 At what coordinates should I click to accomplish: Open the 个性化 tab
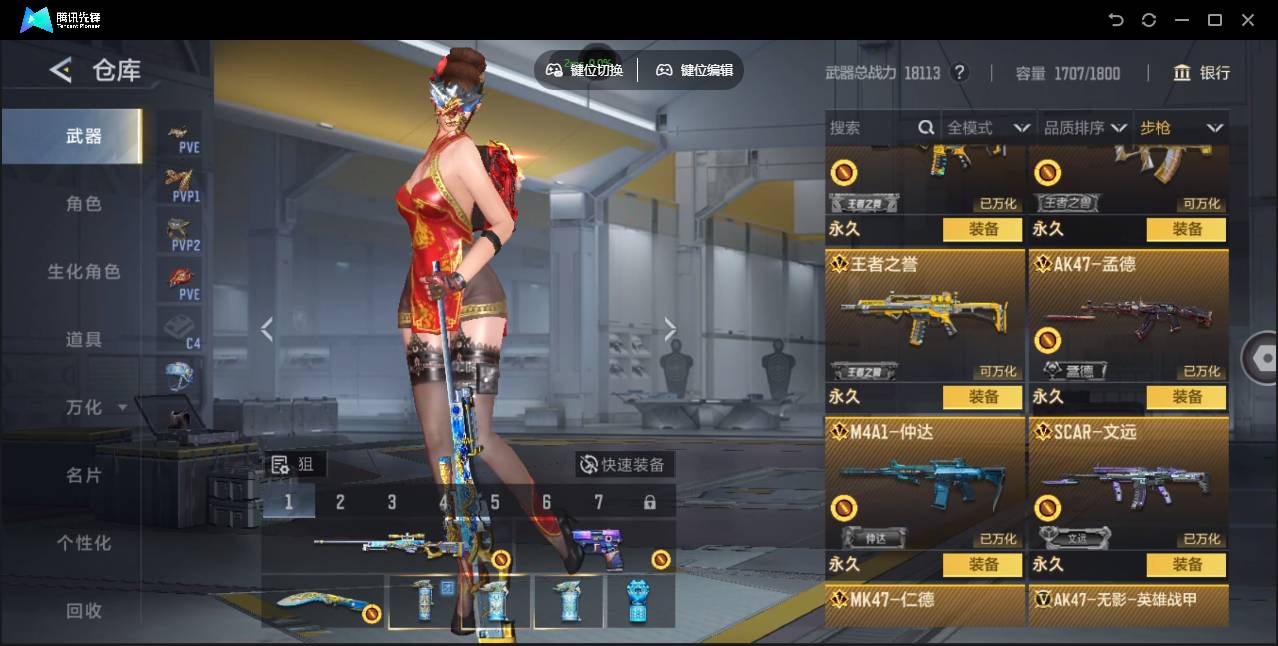pos(84,543)
